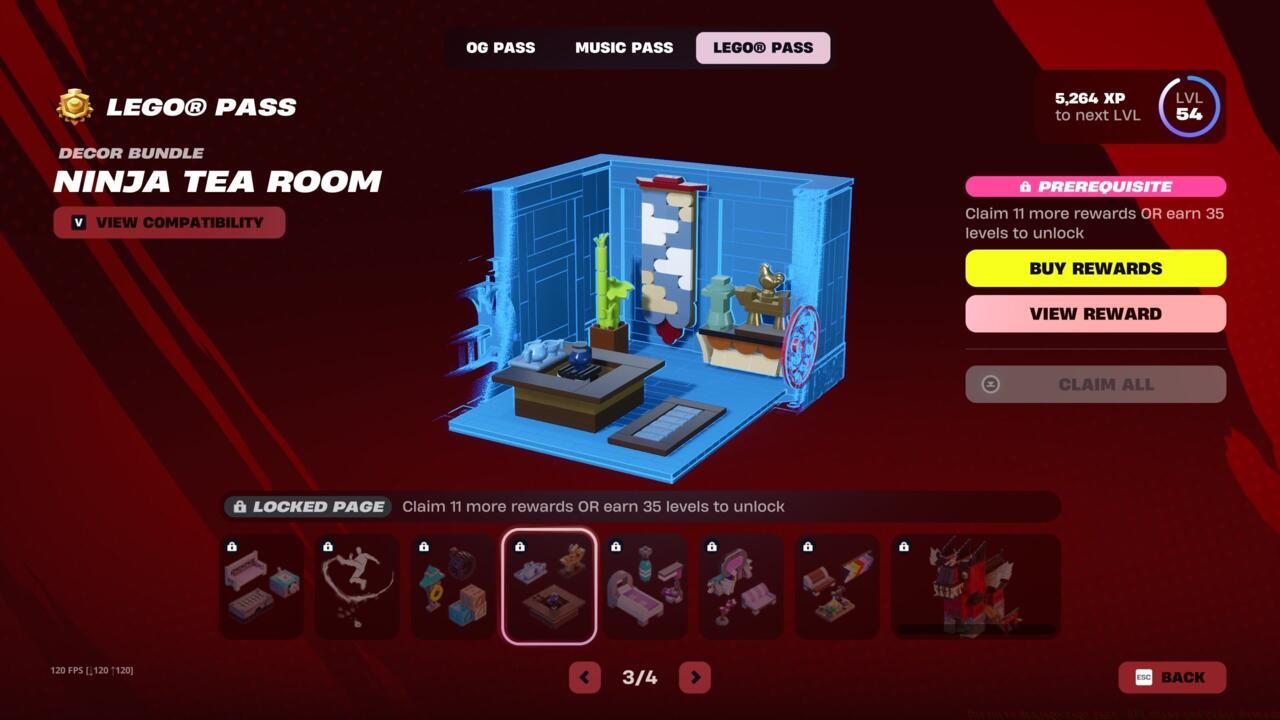Select the LEGO Pass tab
Screen dimensions: 1280x720
(x=763, y=47)
